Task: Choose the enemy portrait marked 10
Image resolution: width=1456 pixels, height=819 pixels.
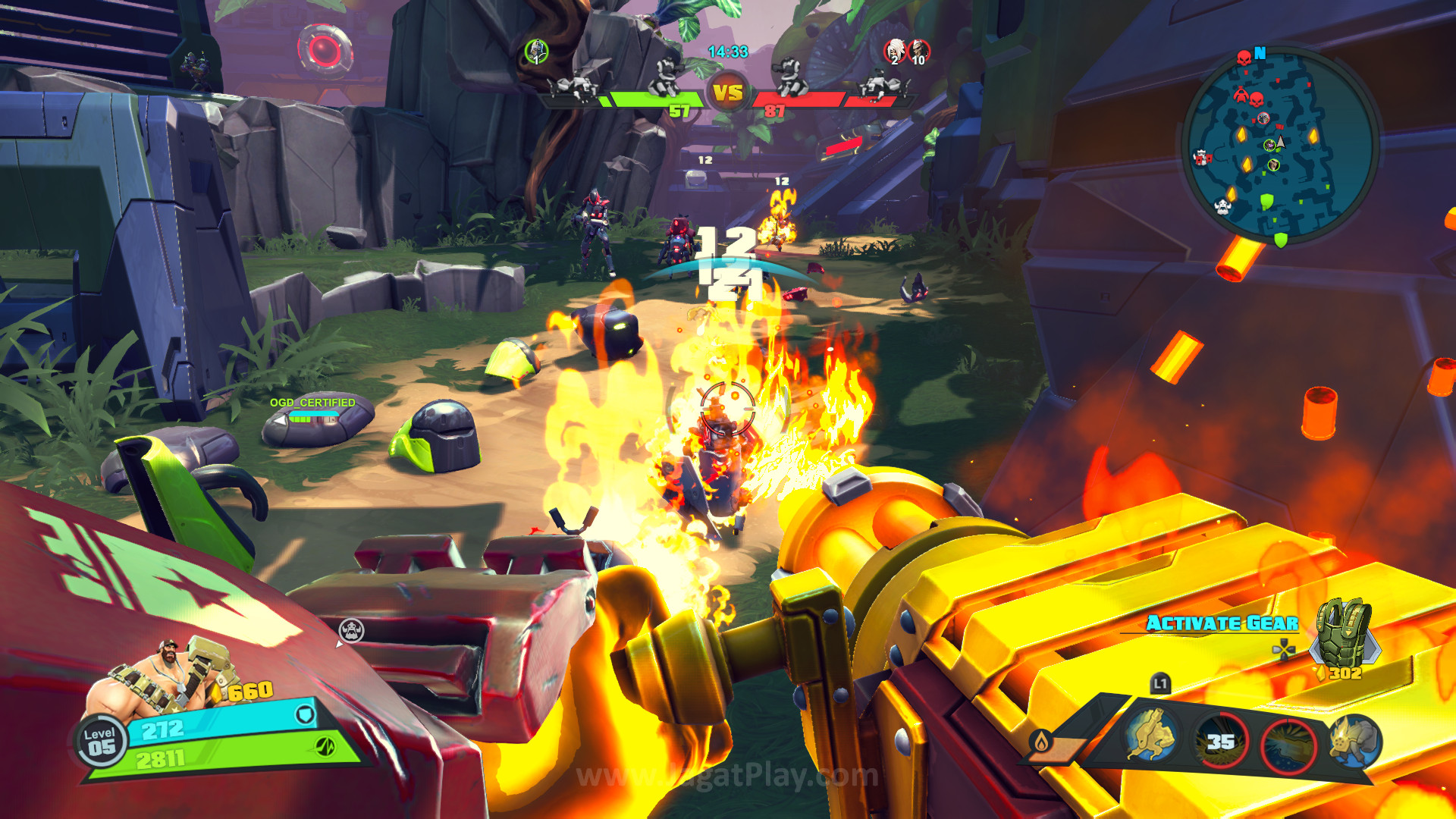Action: (918, 52)
